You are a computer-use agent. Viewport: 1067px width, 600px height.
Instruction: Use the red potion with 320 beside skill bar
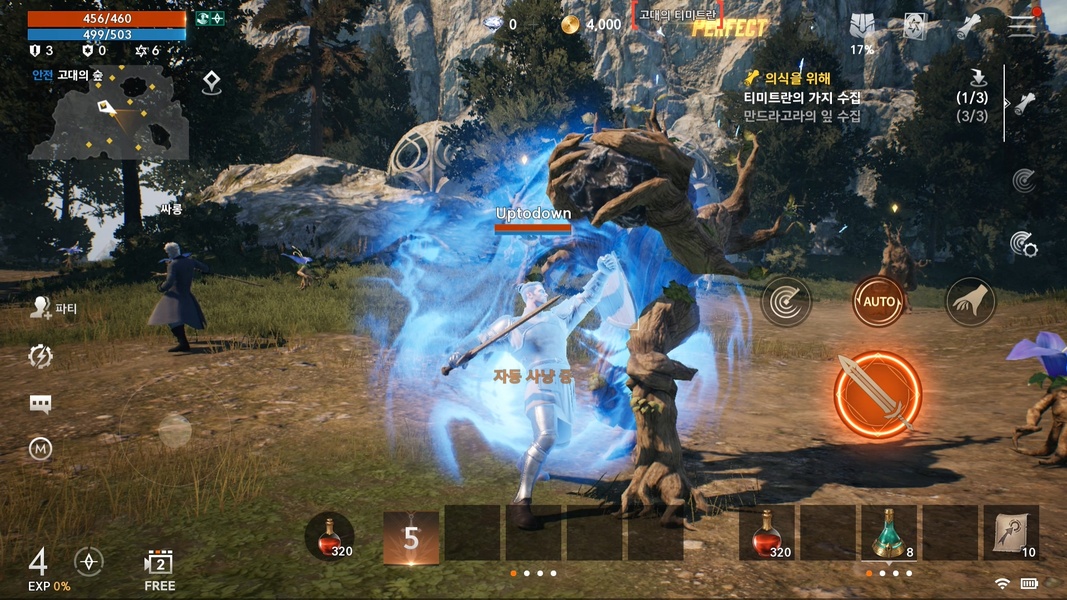(x=329, y=537)
